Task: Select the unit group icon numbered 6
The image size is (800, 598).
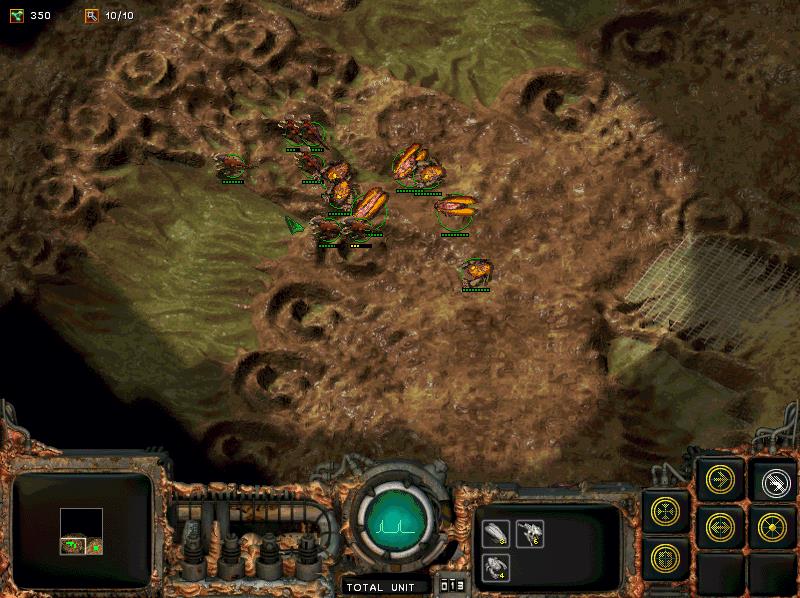Action: tap(530, 533)
